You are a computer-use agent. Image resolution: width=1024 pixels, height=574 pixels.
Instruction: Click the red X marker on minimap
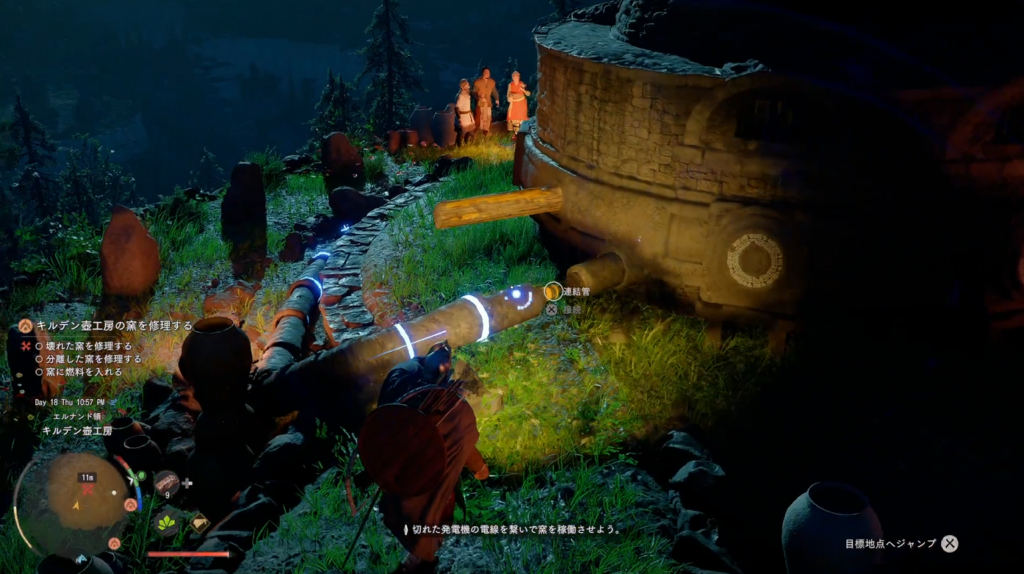[x=87, y=489]
